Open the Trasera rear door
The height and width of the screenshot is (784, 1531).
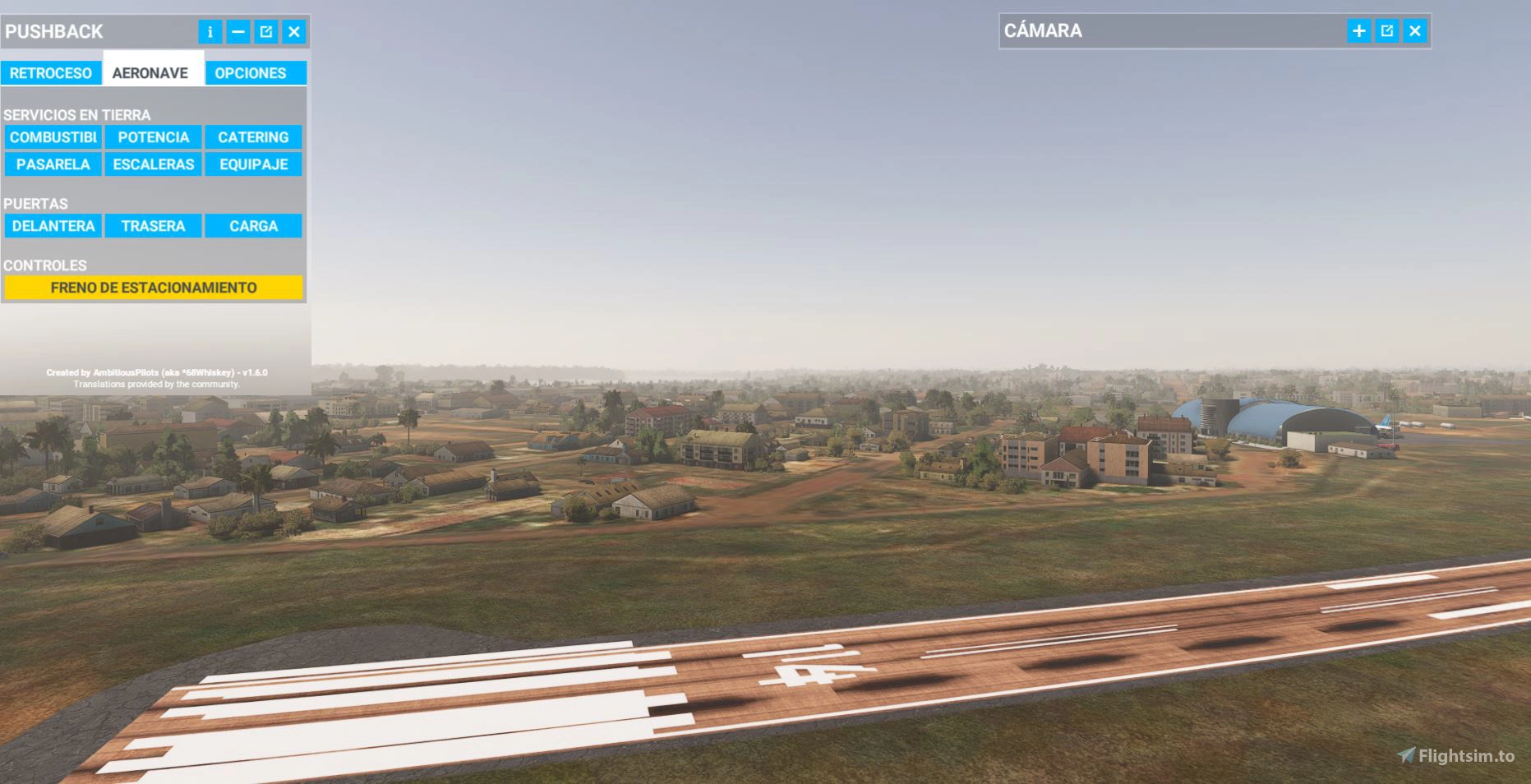[x=154, y=226]
